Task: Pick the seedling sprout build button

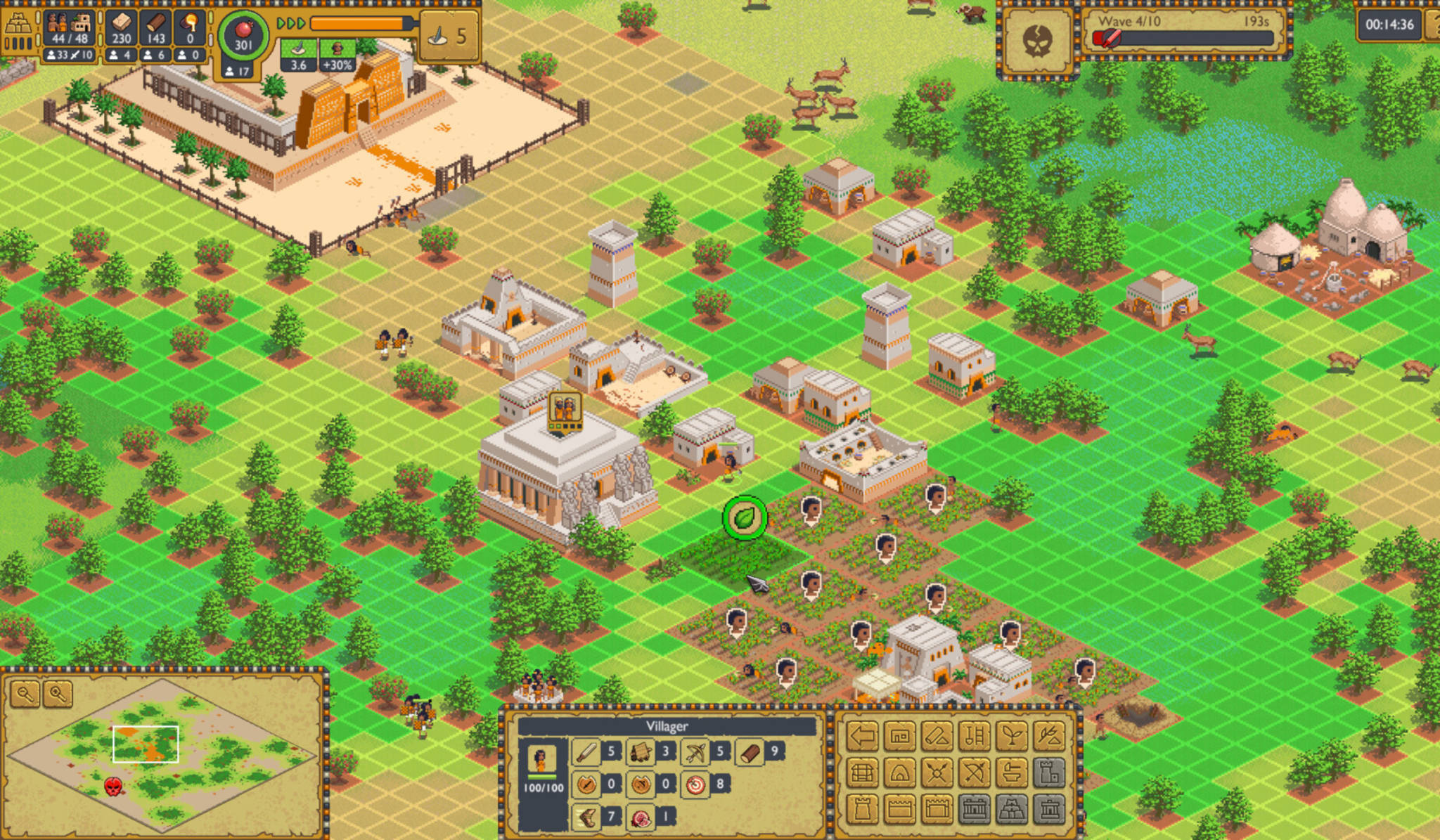Action: [x=1012, y=736]
